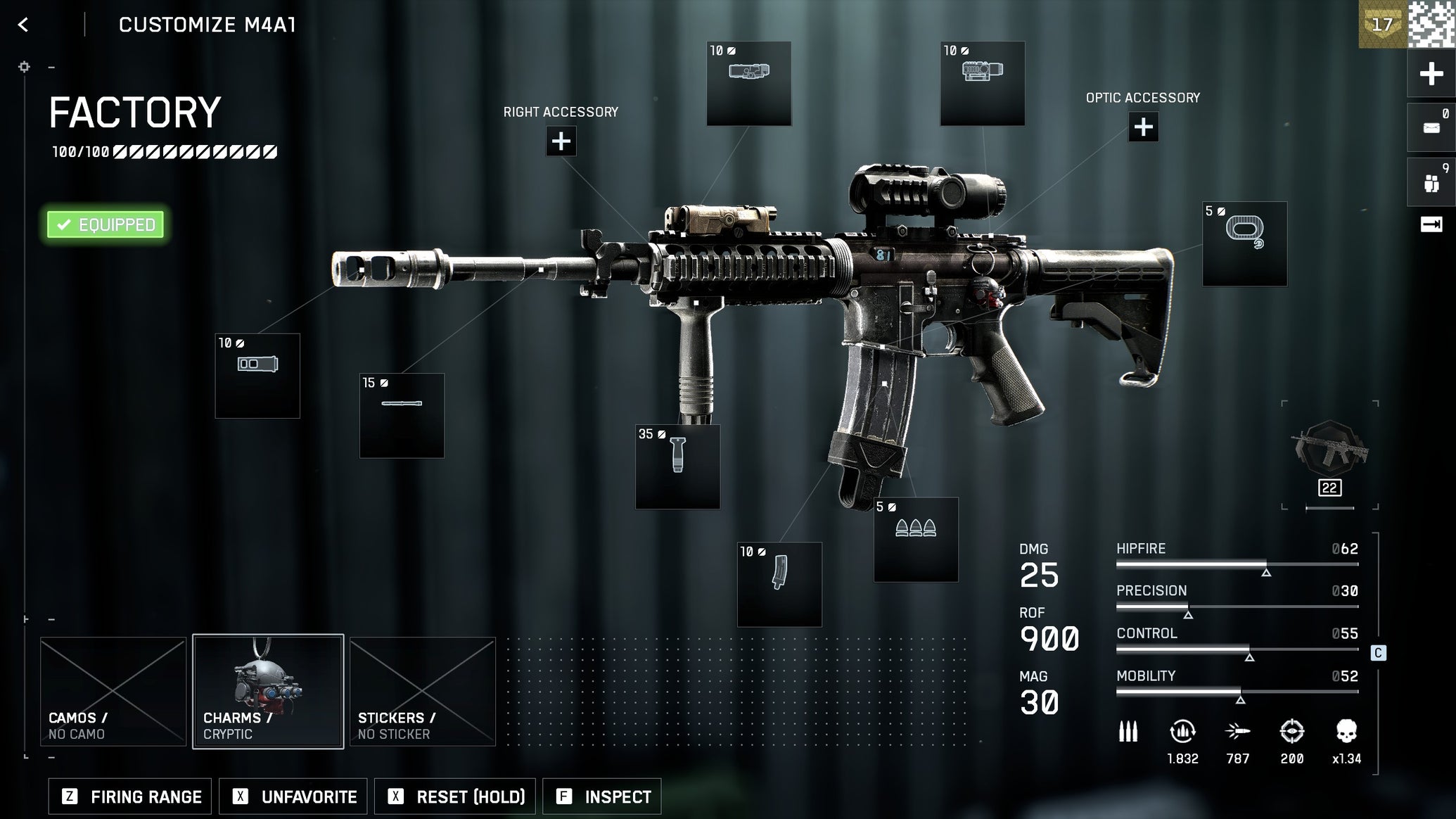Open the Charms tile showing Cryptic
Image resolution: width=1456 pixels, height=819 pixels.
click(x=268, y=691)
